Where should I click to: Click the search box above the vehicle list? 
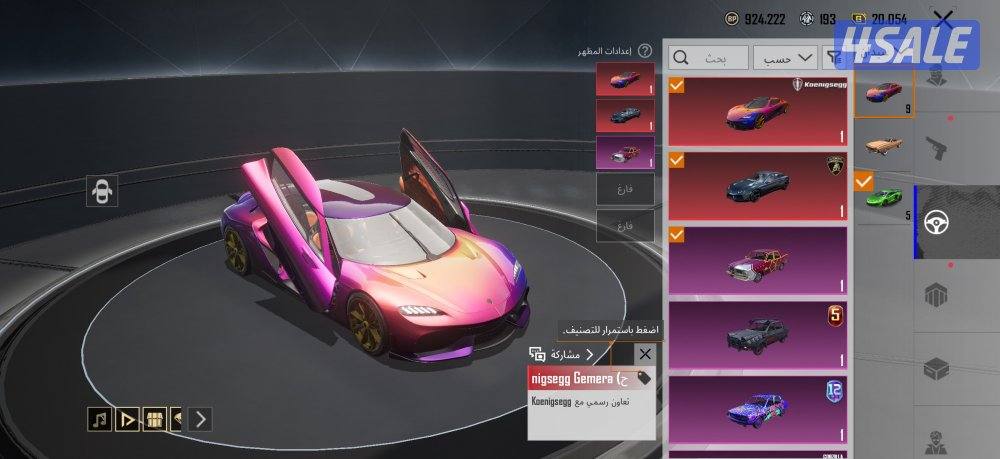click(708, 58)
